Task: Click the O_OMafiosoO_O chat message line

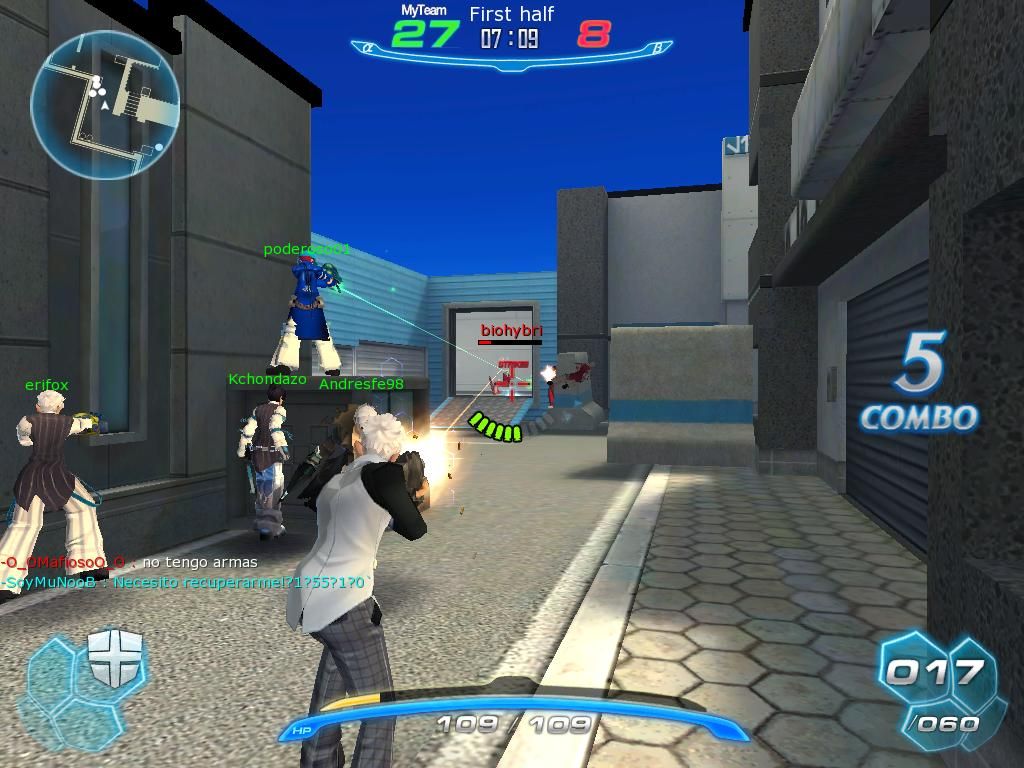Action: [131, 563]
